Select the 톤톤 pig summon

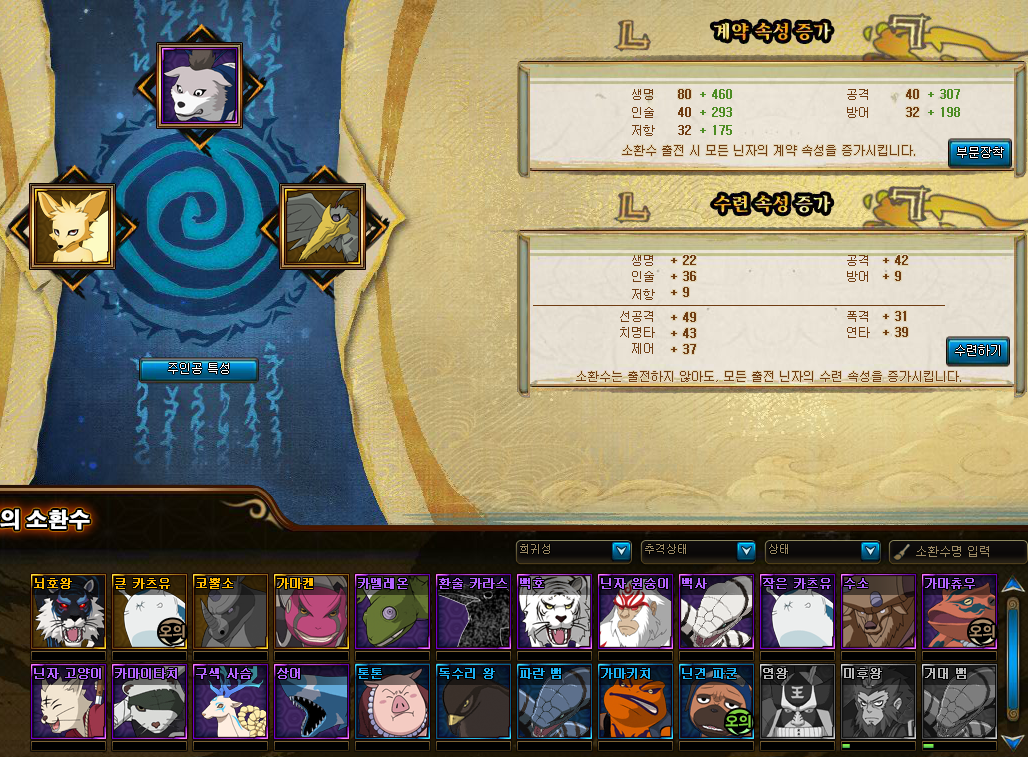pos(392,702)
